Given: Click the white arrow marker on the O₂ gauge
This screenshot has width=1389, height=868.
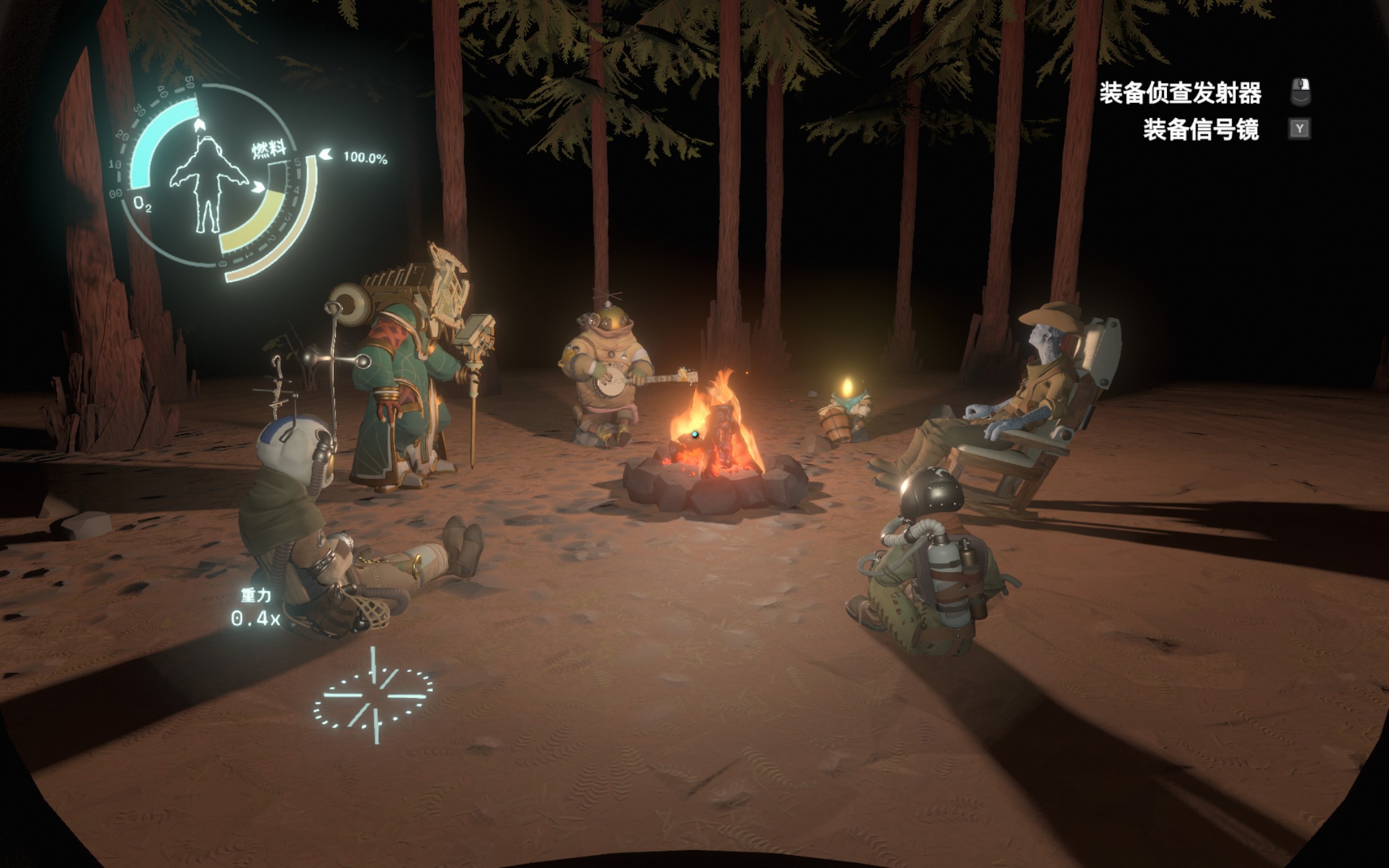Looking at the screenshot, I should tap(198, 124).
